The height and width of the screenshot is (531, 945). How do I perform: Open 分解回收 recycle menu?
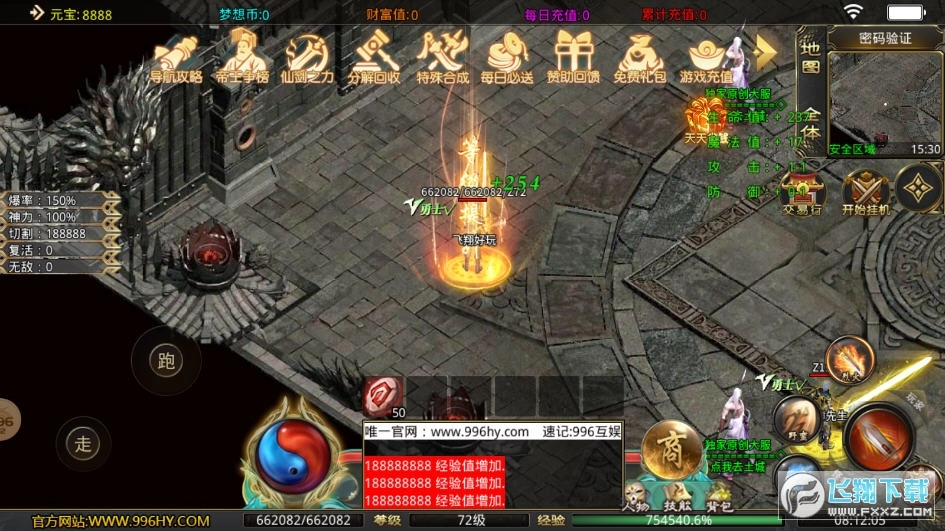pos(374,58)
